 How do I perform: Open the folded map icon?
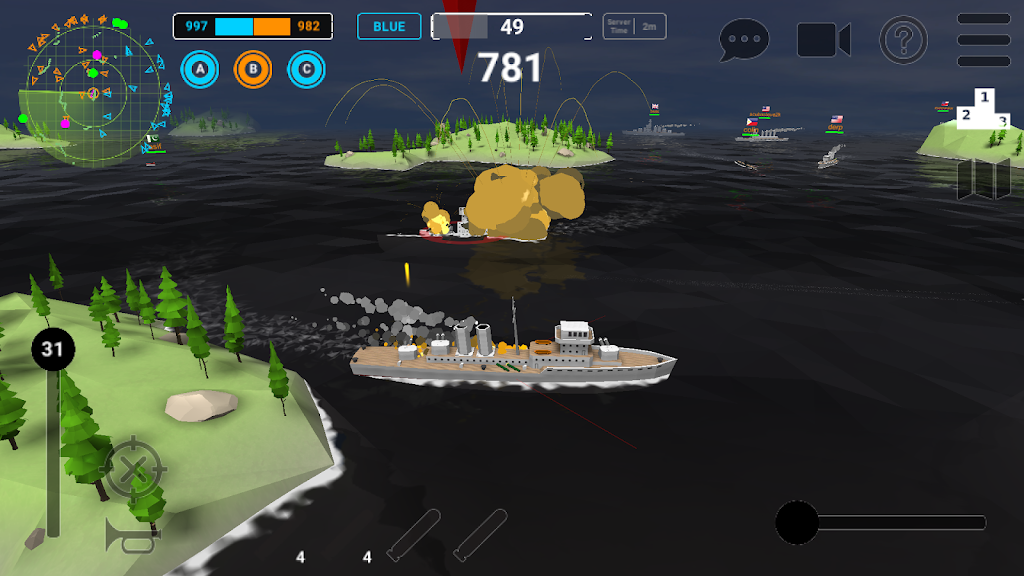coord(984,179)
